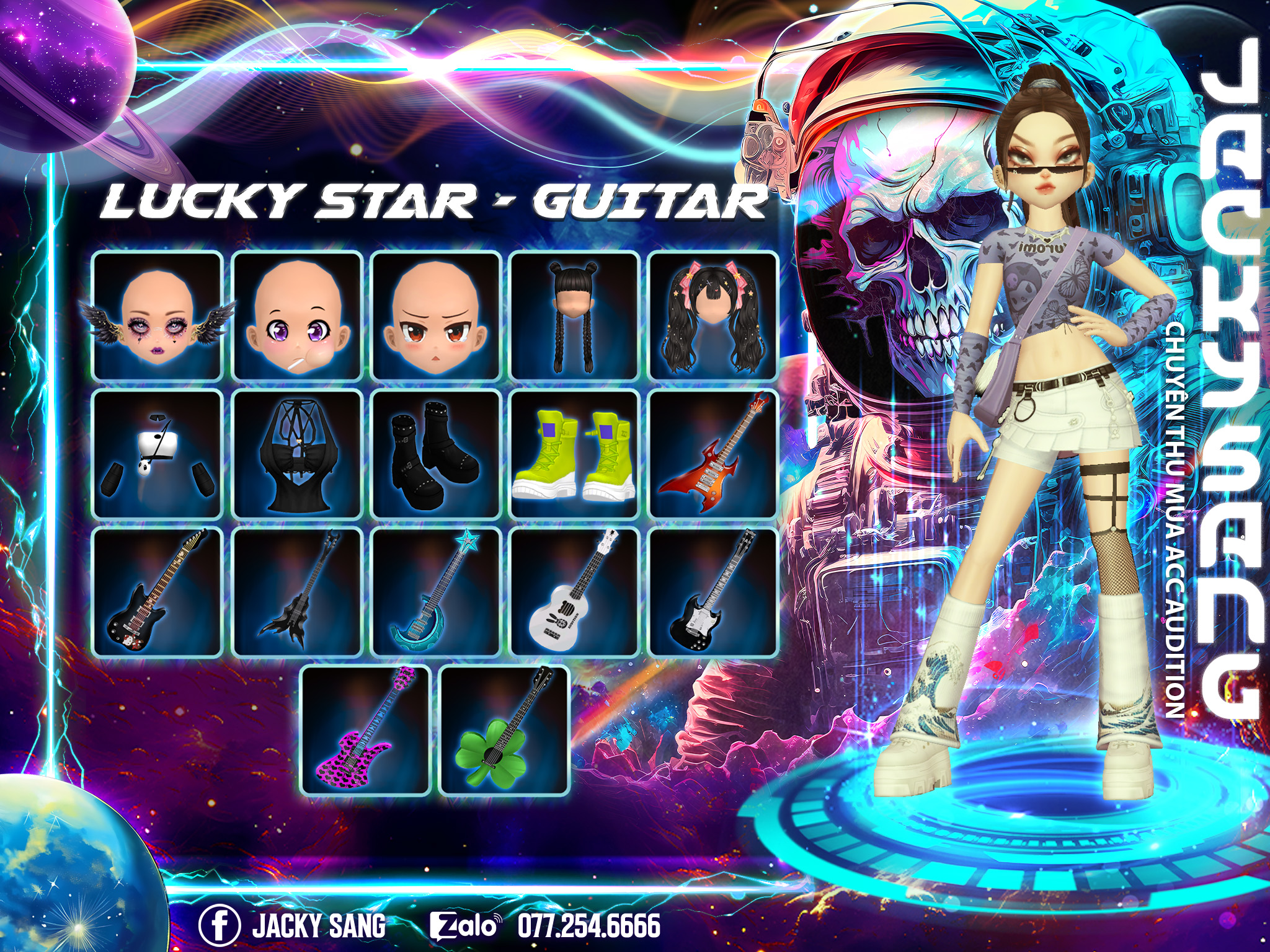Choose the purple-eyed face with lollipop
The width and height of the screenshot is (1270, 952).
297,316
